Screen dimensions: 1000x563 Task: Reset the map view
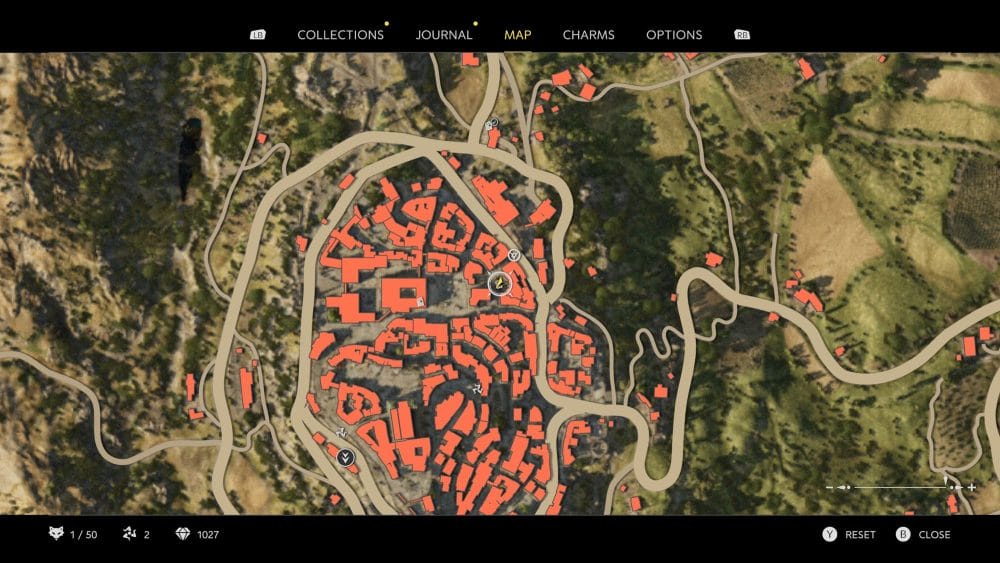pos(850,535)
